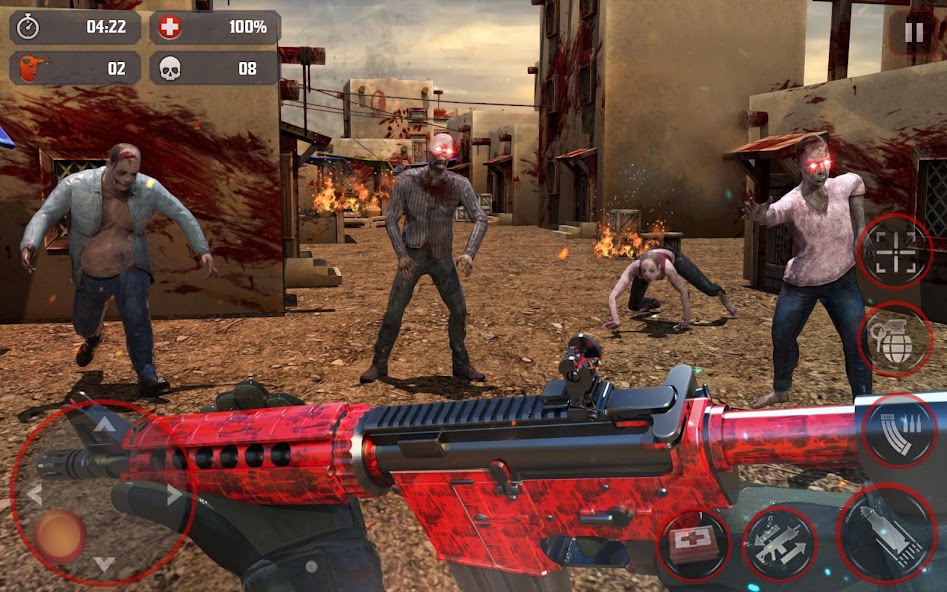Switch weapons using the rifle swap icon
This screenshot has width=947, height=592.
tap(780, 544)
